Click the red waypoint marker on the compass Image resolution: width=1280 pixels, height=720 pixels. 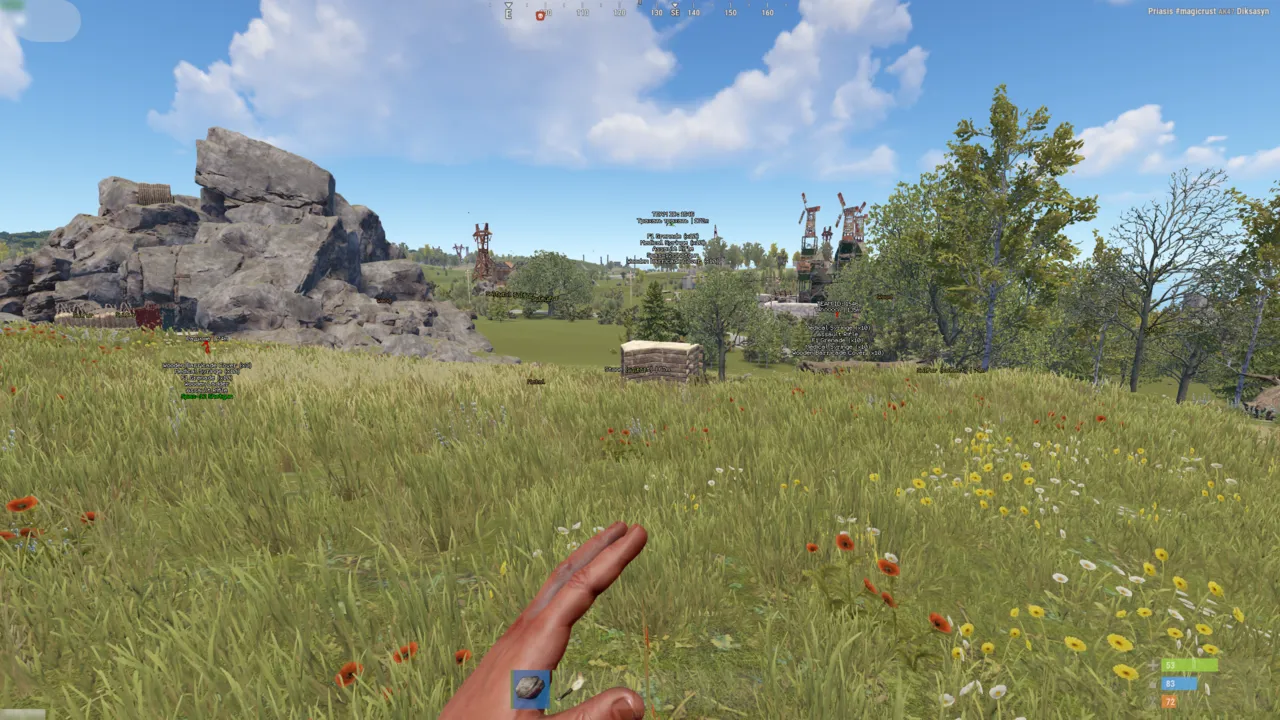540,15
